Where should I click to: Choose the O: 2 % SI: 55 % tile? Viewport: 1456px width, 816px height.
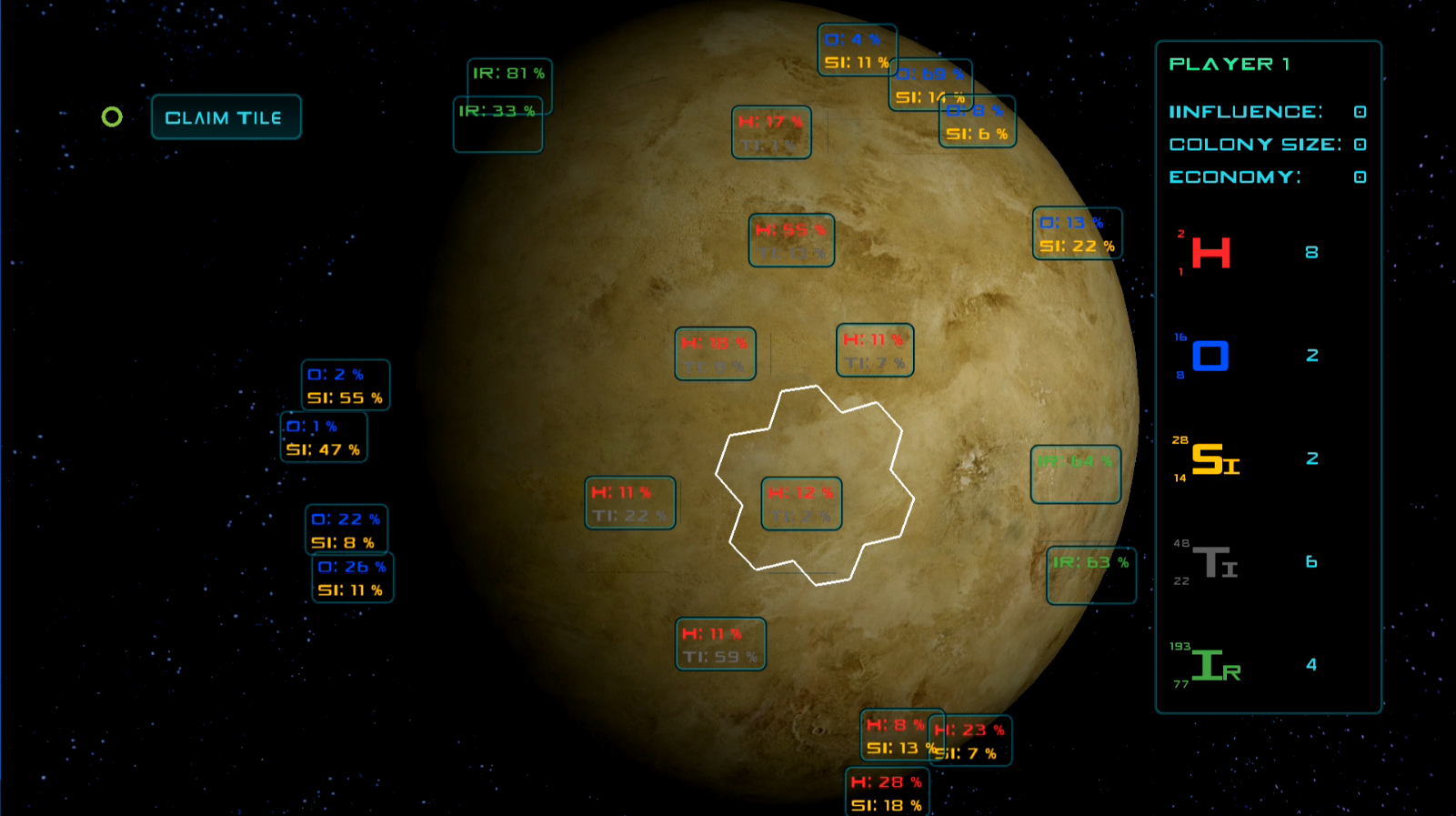(x=345, y=385)
